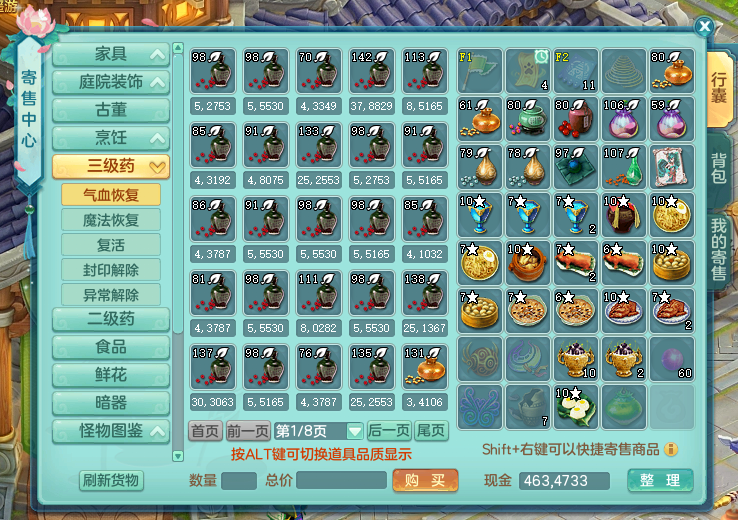Refresh goods with 刷新货物 button
Screen dimensions: 738x520
[111, 480]
